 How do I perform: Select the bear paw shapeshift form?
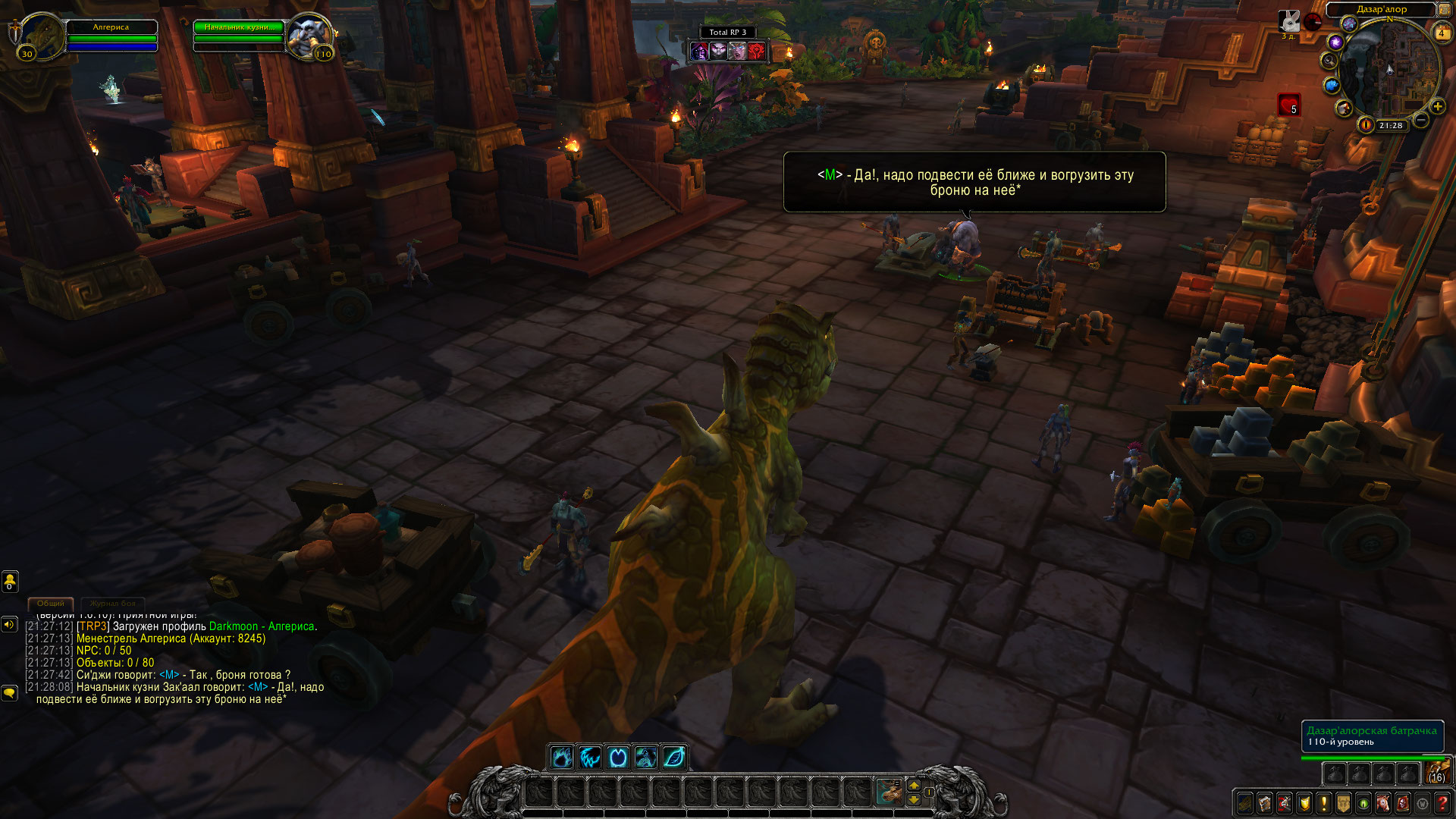tap(562, 757)
